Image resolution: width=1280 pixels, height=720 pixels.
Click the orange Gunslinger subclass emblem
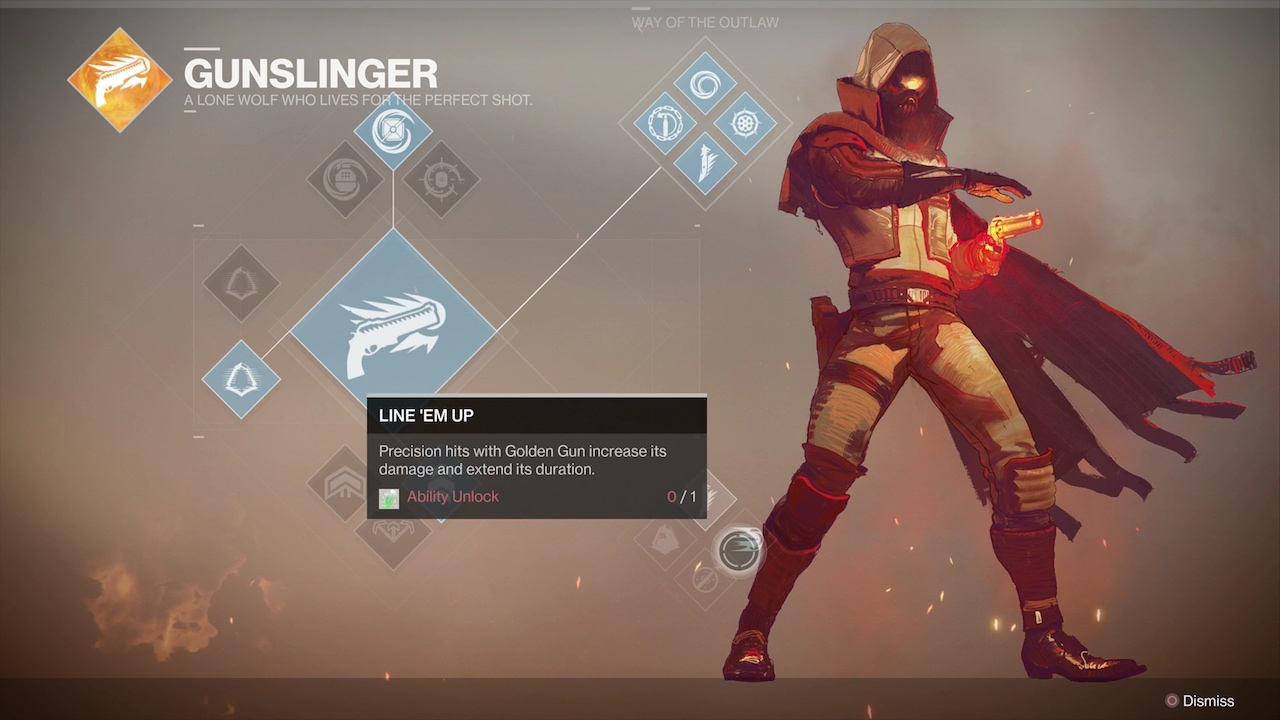click(120, 81)
